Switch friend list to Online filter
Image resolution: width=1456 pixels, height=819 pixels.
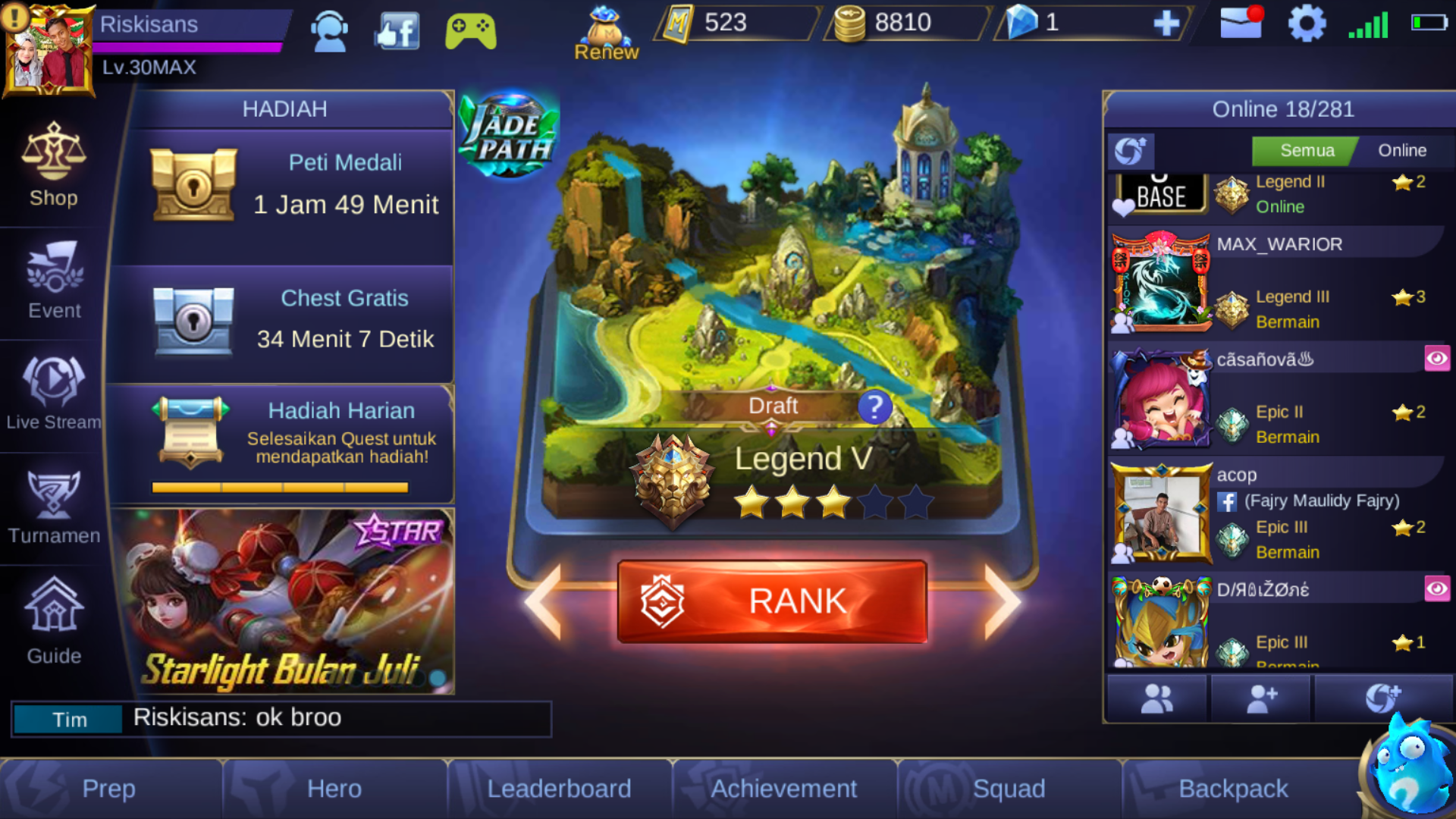1399,150
